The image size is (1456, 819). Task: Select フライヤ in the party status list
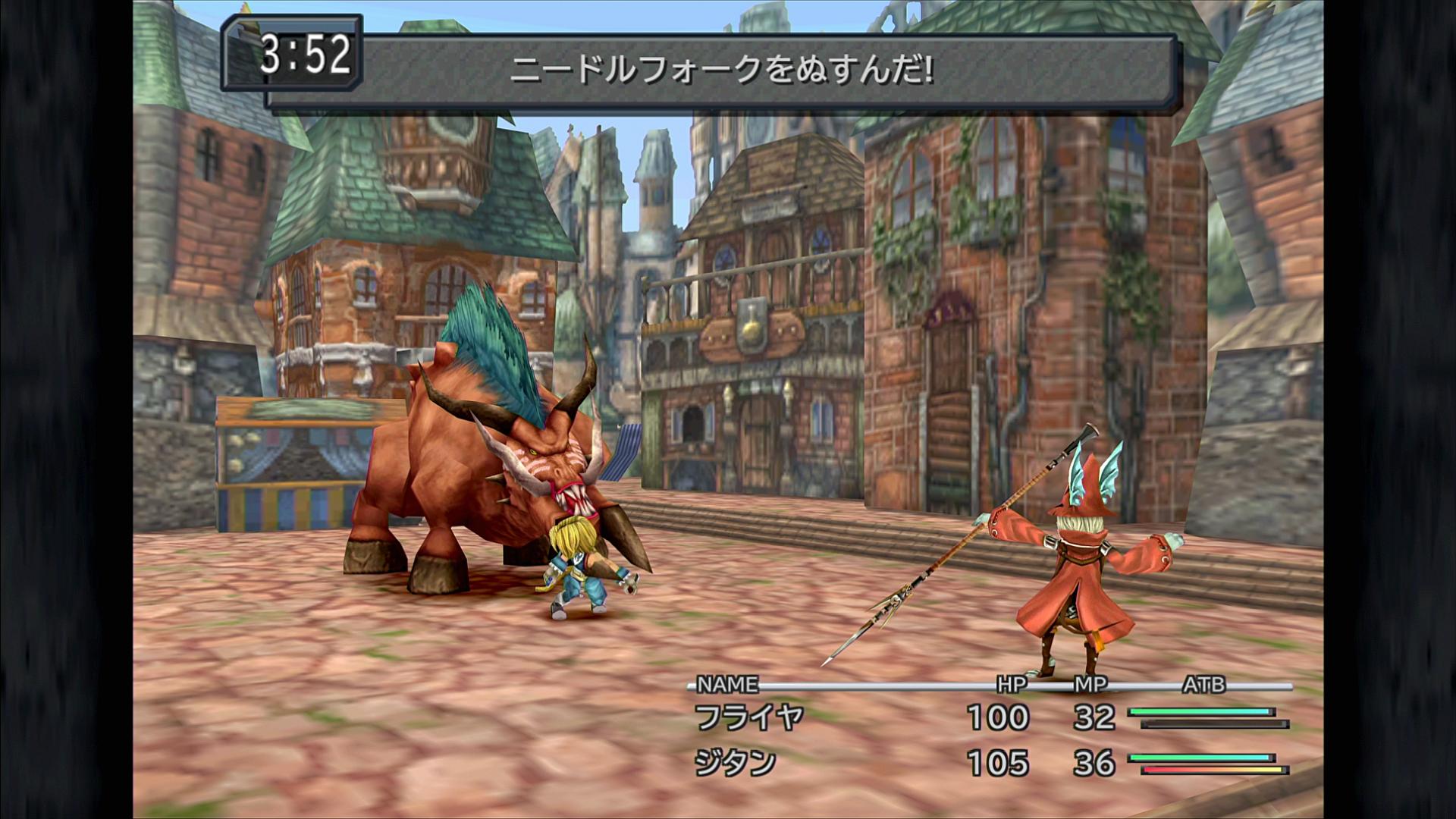point(748,717)
